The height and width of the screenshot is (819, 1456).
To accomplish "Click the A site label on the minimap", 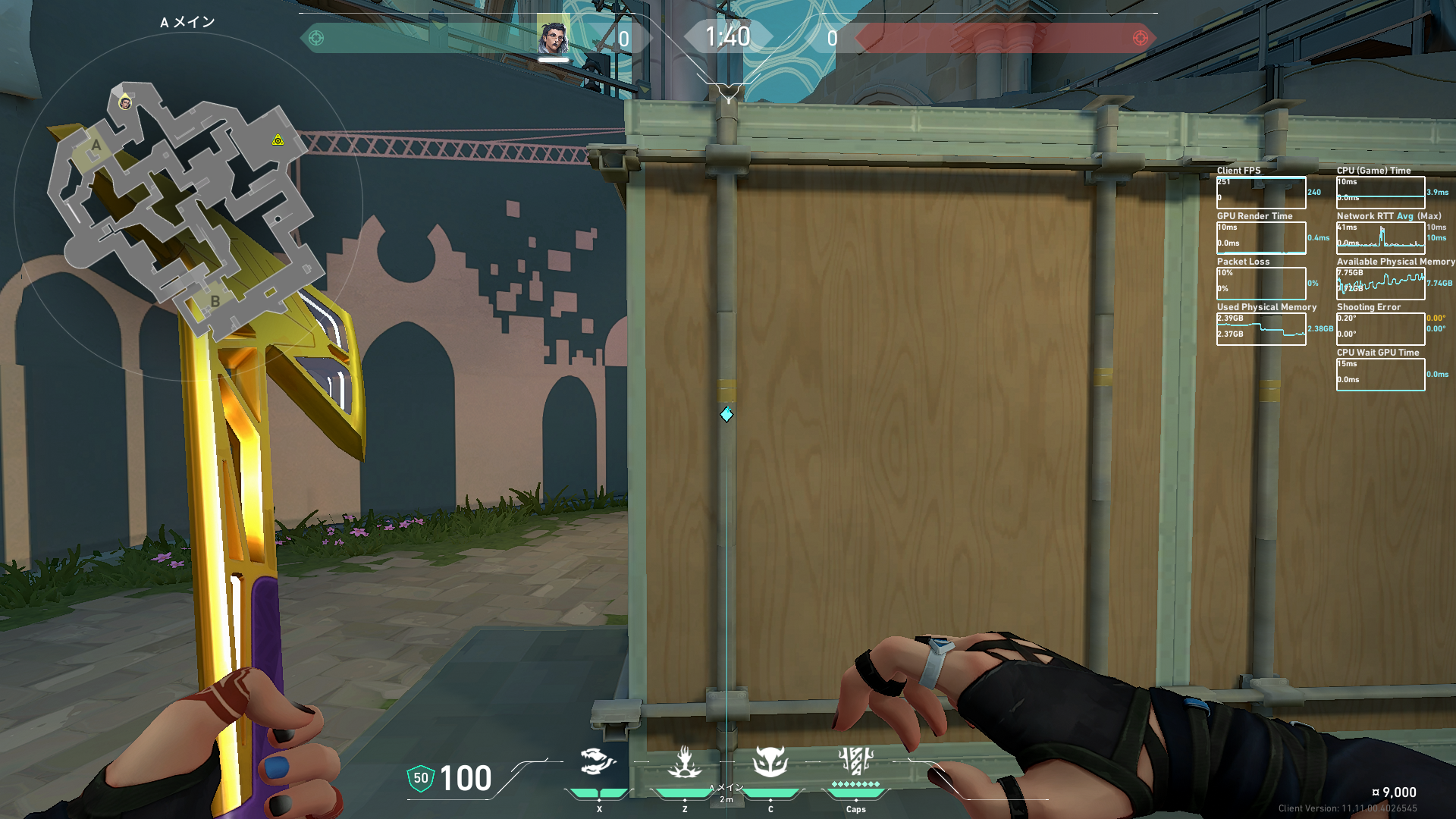I will pyautogui.click(x=96, y=146).
